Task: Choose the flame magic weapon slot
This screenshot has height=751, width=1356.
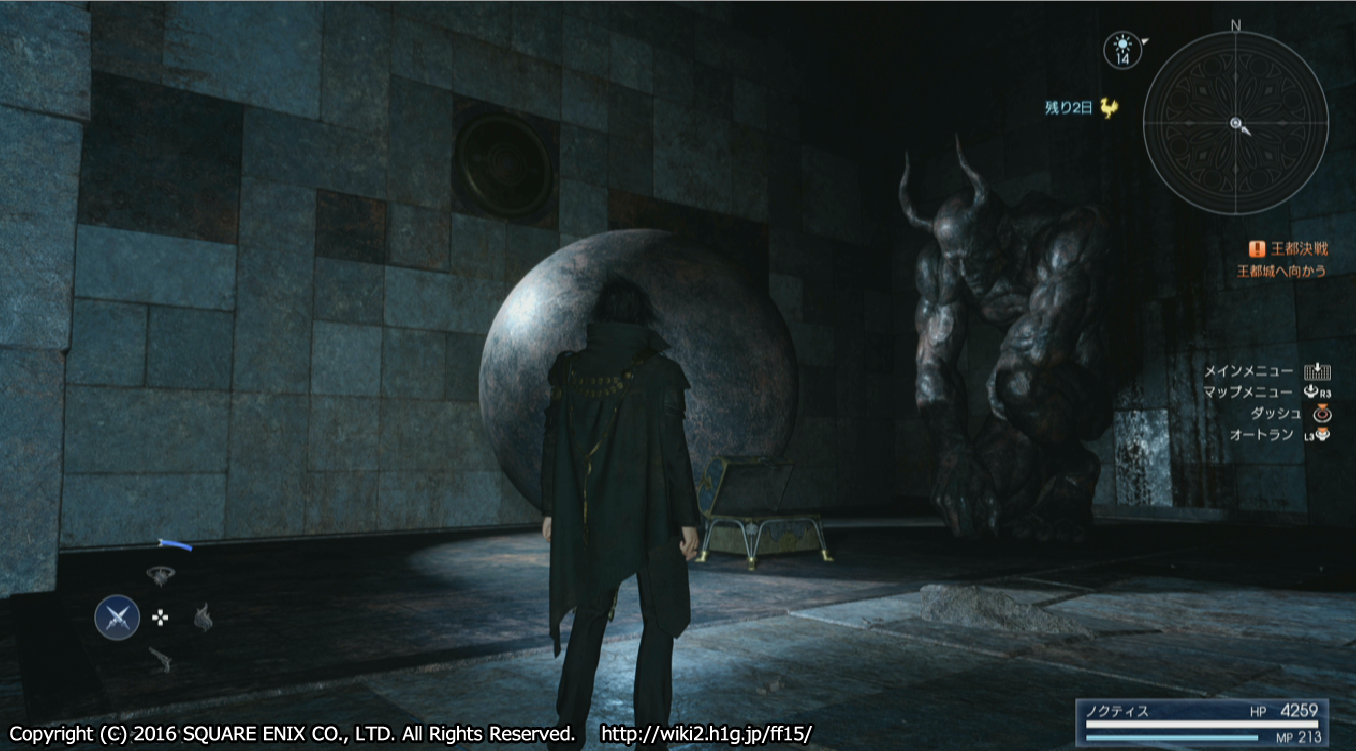Action: coord(203,618)
